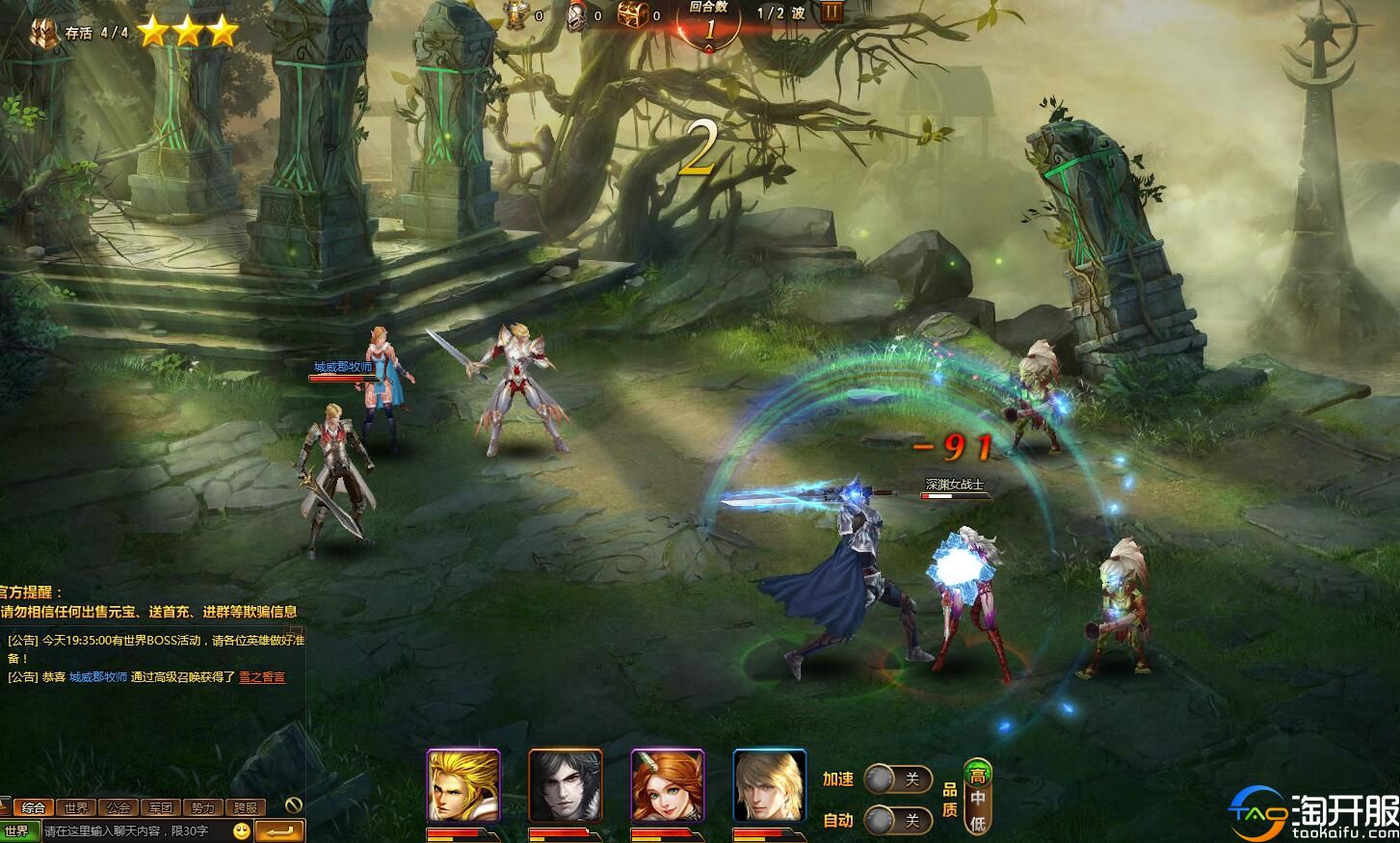Toggle the 自动 auto-battle switch
This screenshot has width=1400, height=843.
coord(896,820)
